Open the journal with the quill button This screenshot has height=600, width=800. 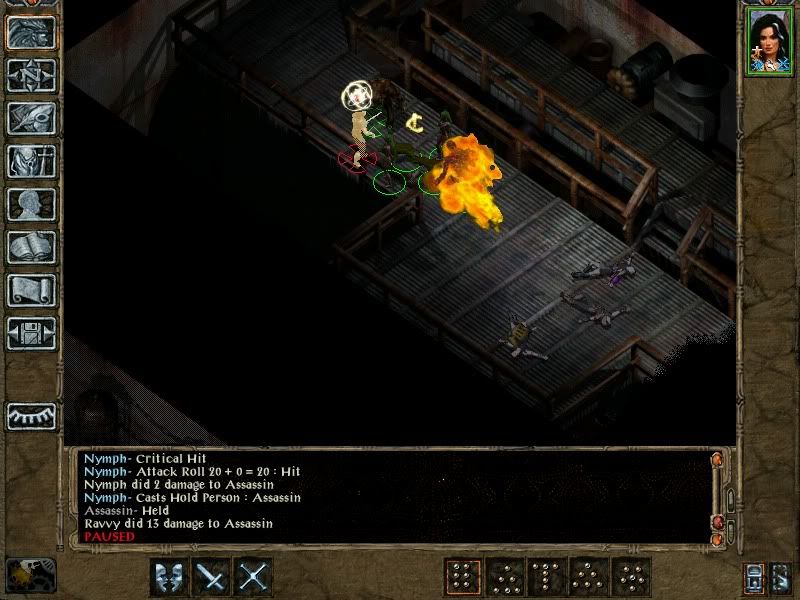31,118
